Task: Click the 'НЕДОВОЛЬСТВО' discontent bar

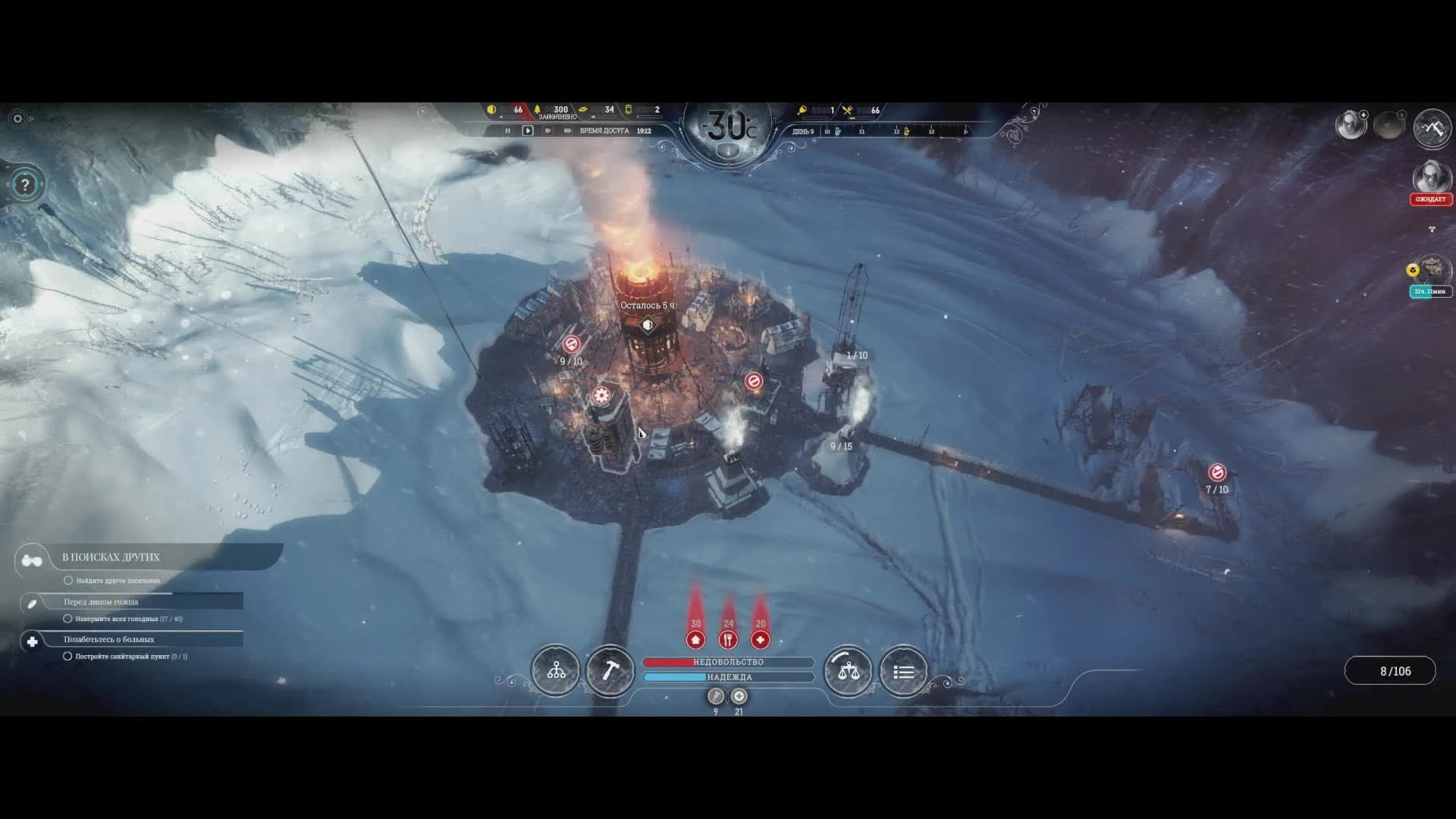Action: pyautogui.click(x=728, y=661)
